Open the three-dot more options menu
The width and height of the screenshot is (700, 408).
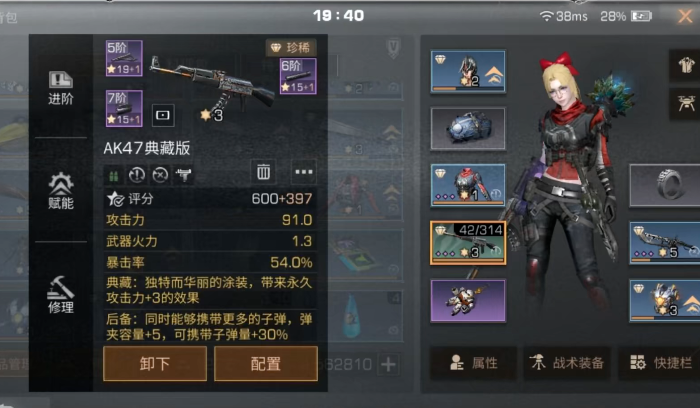(303, 172)
